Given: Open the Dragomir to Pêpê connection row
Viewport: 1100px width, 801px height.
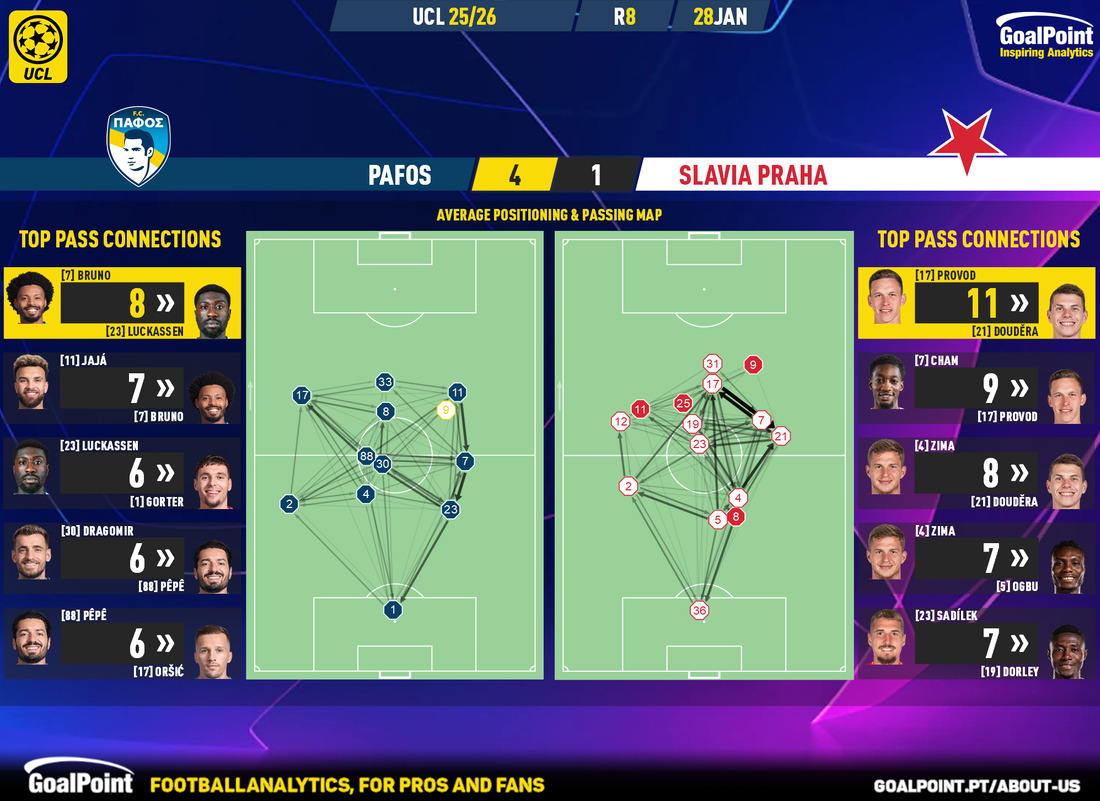Looking at the screenshot, I should click(x=121, y=558).
